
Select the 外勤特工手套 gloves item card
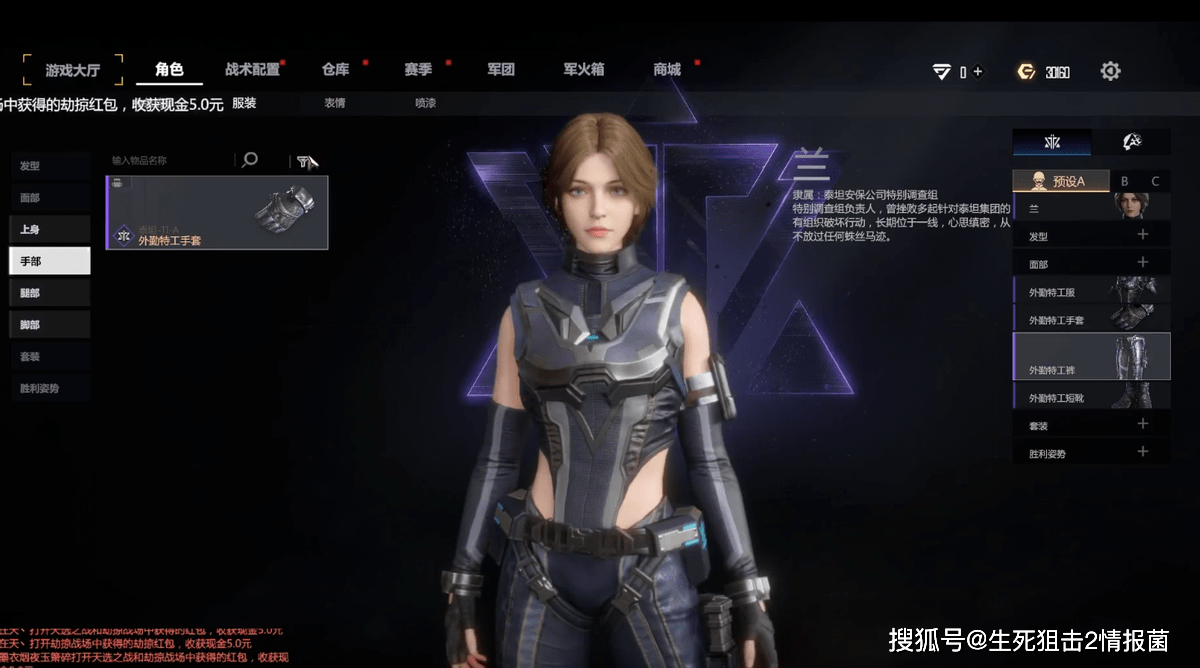[217, 213]
